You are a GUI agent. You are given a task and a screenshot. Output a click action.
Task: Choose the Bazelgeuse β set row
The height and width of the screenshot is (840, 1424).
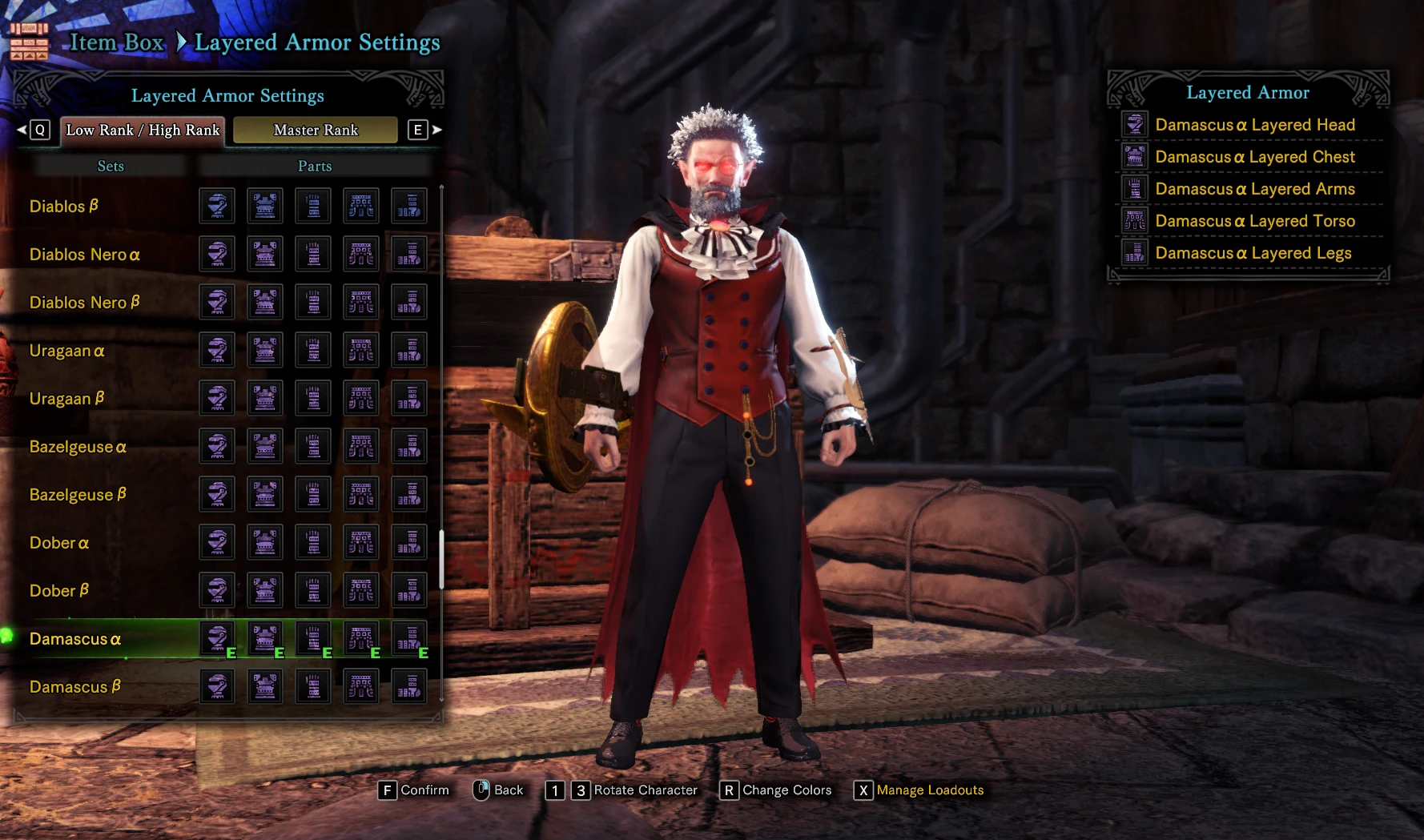pyautogui.click(x=78, y=495)
